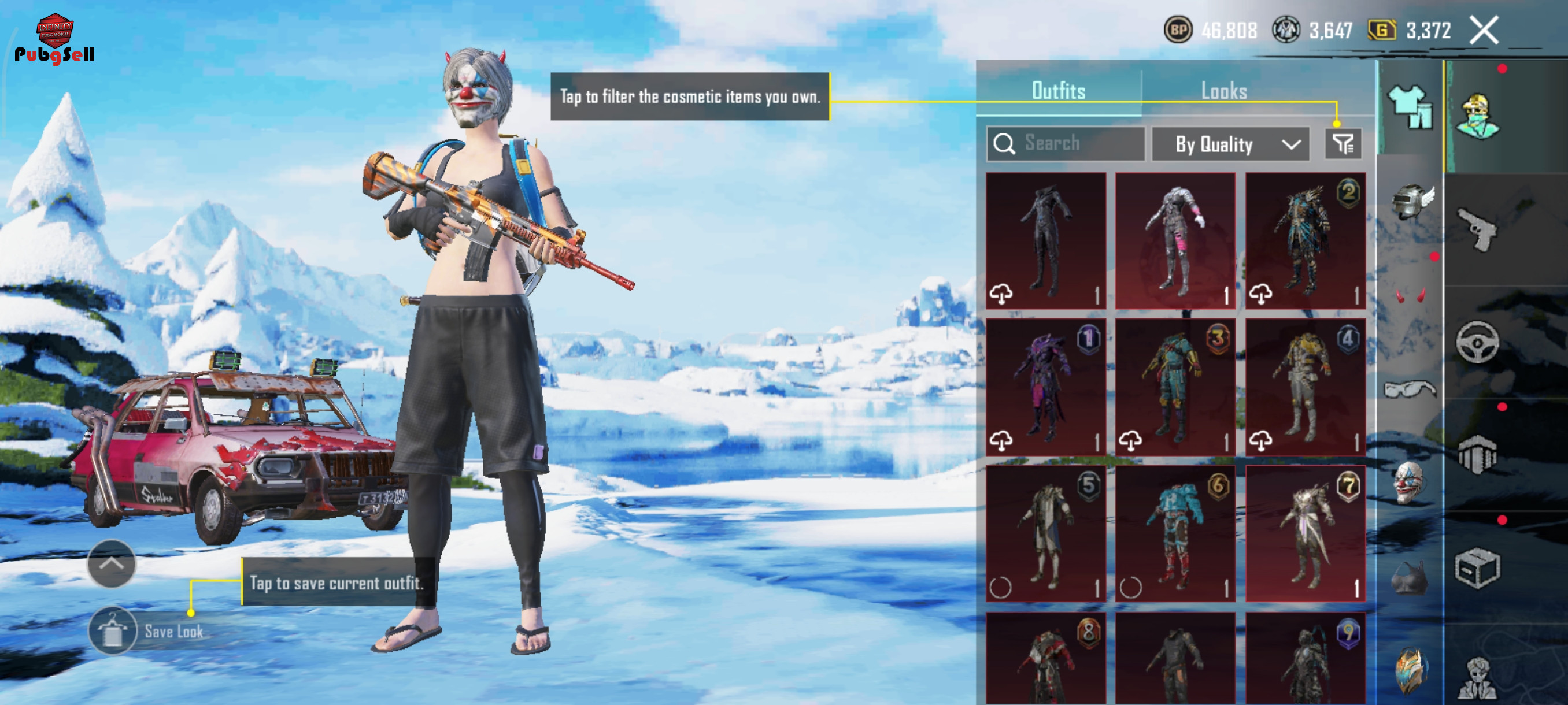This screenshot has width=1568, height=705.
Task: Expand the round up-arrow button
Action: click(x=112, y=563)
